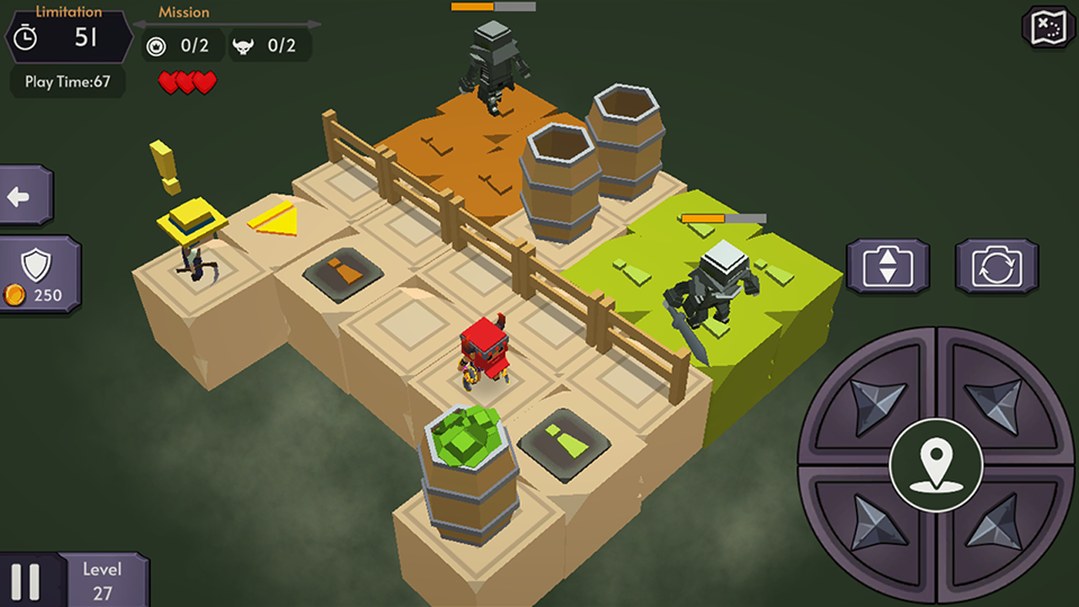Toggle the camera tilt button

point(888,267)
